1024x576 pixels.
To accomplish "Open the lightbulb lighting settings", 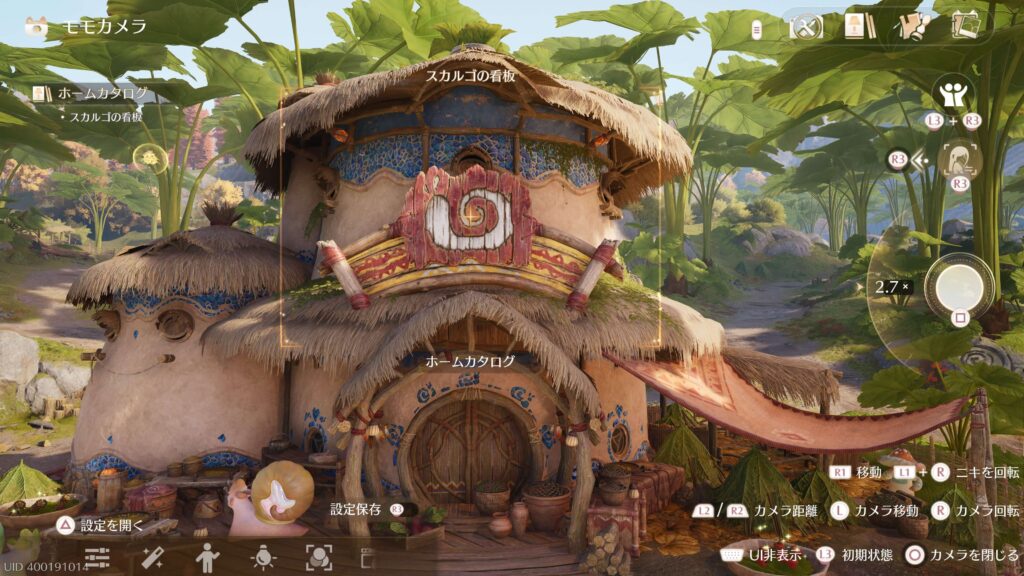I will 263,557.
